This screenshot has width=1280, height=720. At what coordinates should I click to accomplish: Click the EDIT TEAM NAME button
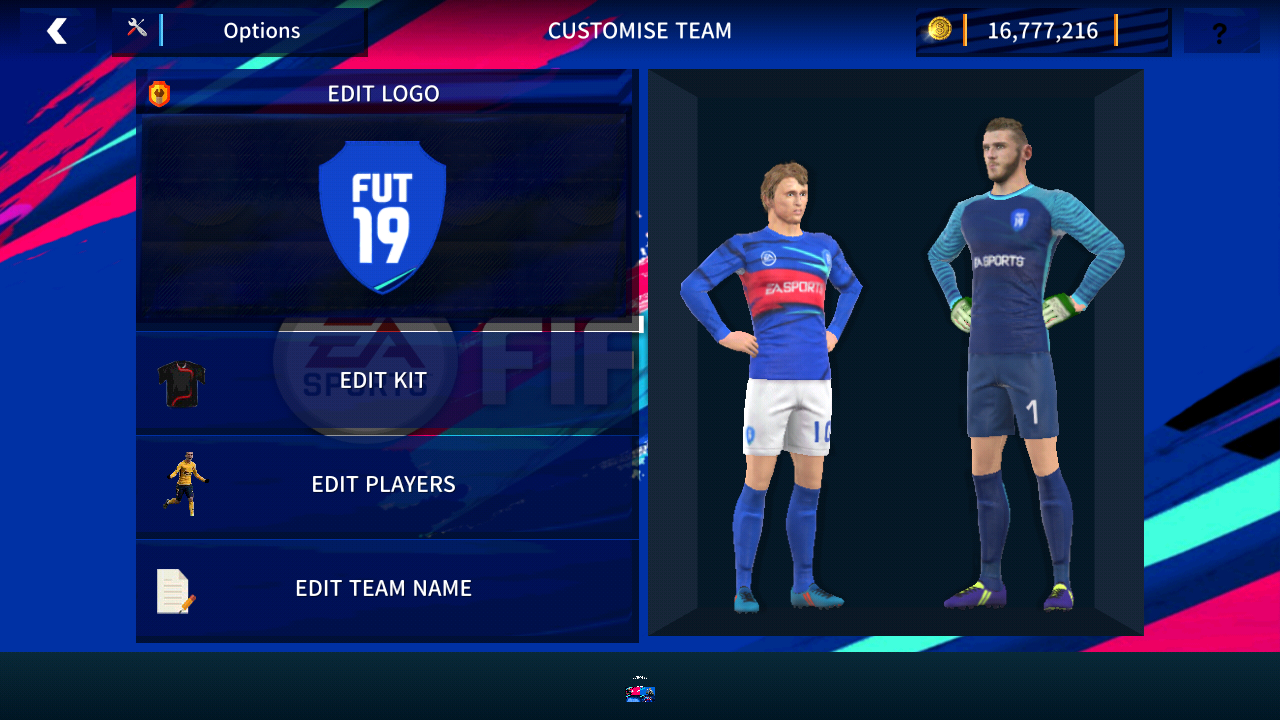coord(383,588)
